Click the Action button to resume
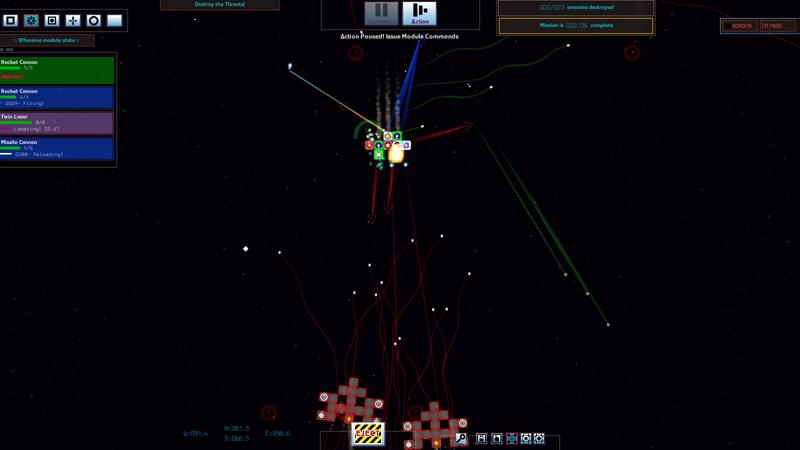Viewport: 800px width, 450px height. click(x=419, y=14)
